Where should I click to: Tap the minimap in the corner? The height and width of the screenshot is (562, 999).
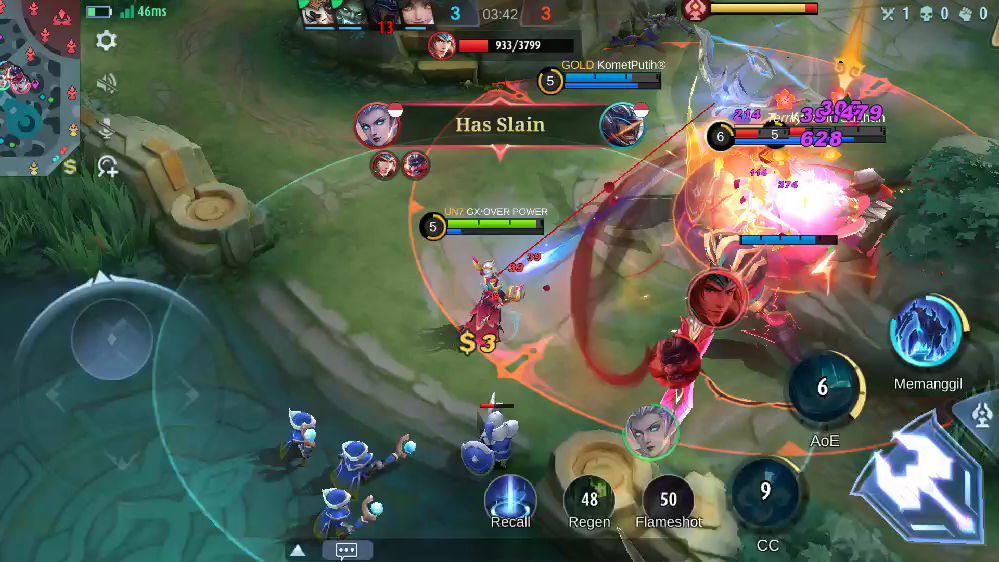coord(40,87)
